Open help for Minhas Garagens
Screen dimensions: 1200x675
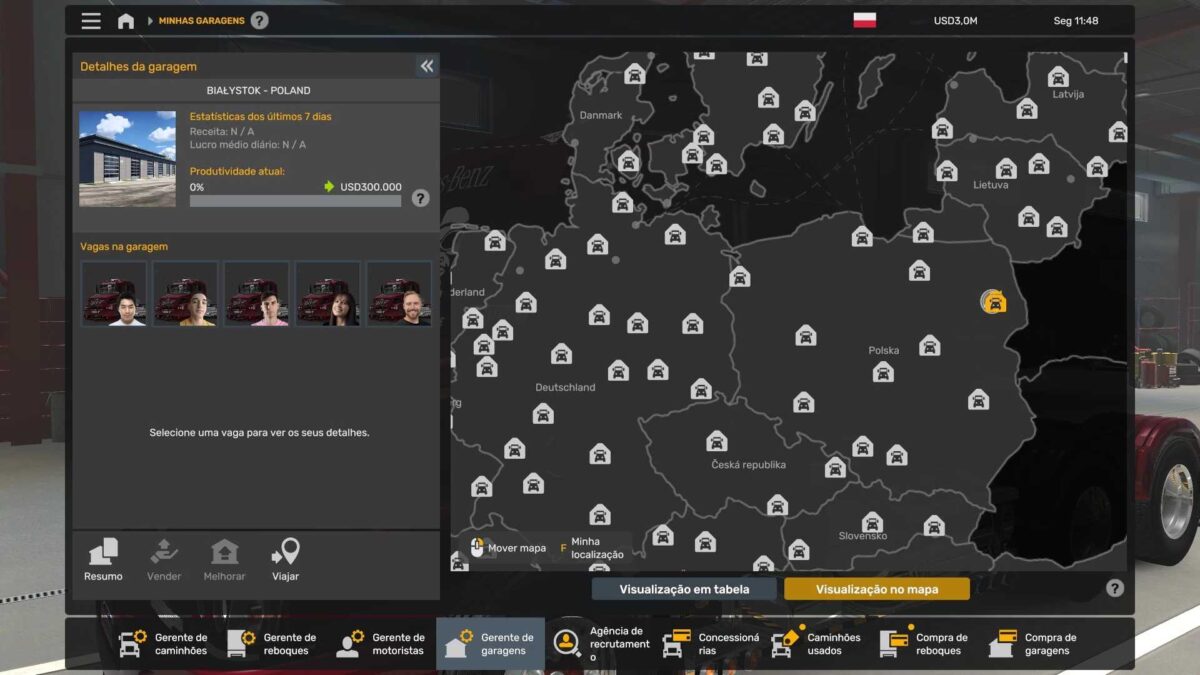259,20
